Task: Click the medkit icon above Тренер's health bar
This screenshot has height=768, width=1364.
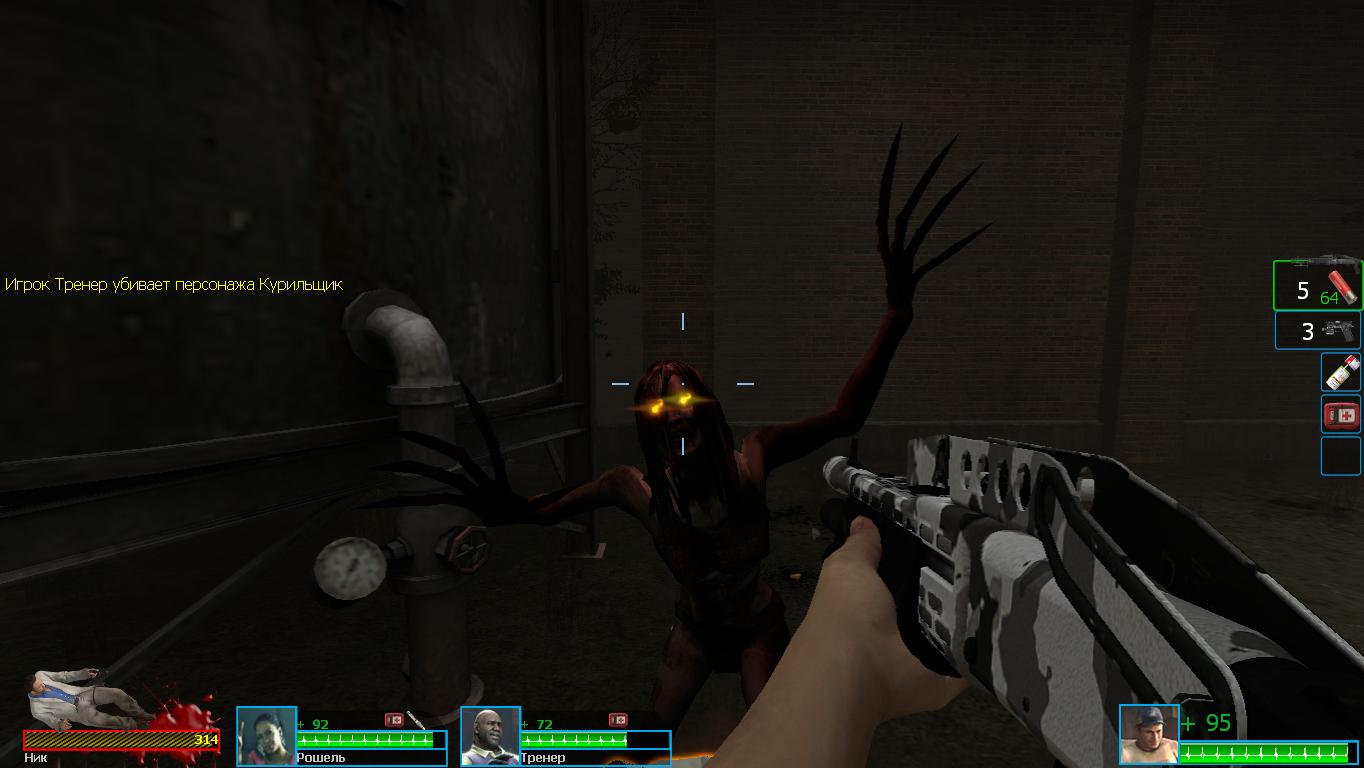Action: tap(618, 719)
